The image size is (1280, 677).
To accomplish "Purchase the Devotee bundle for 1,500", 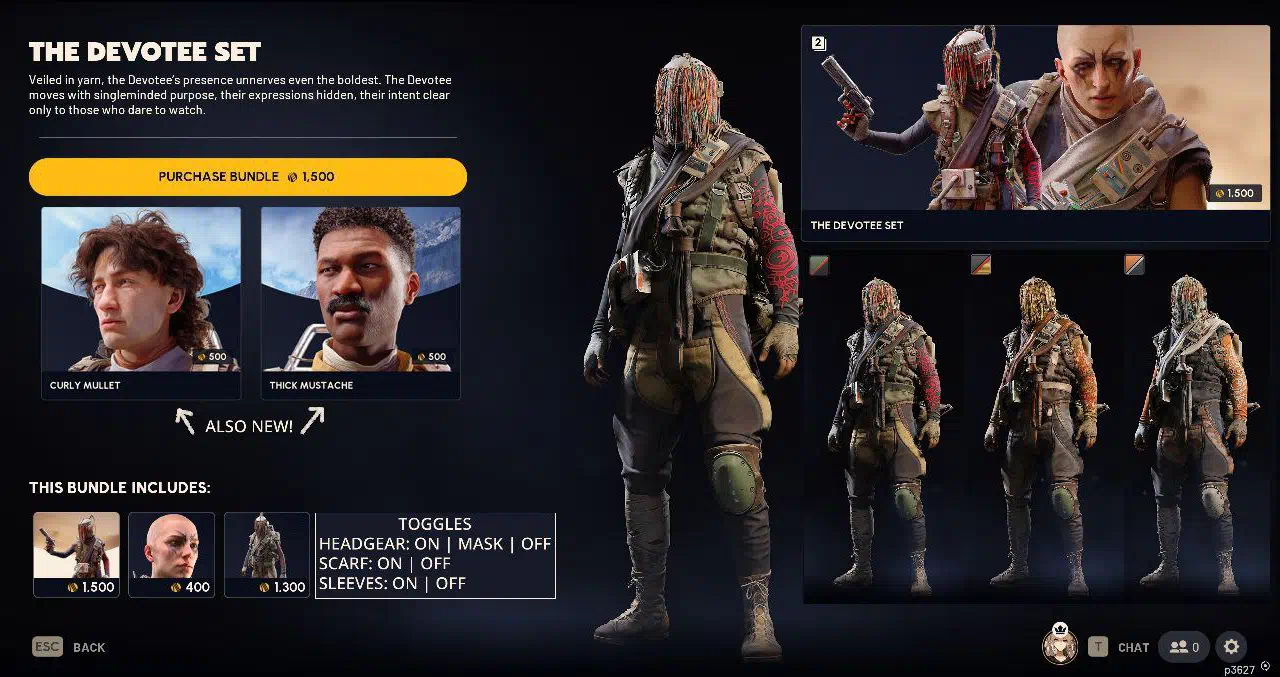I will click(x=247, y=177).
